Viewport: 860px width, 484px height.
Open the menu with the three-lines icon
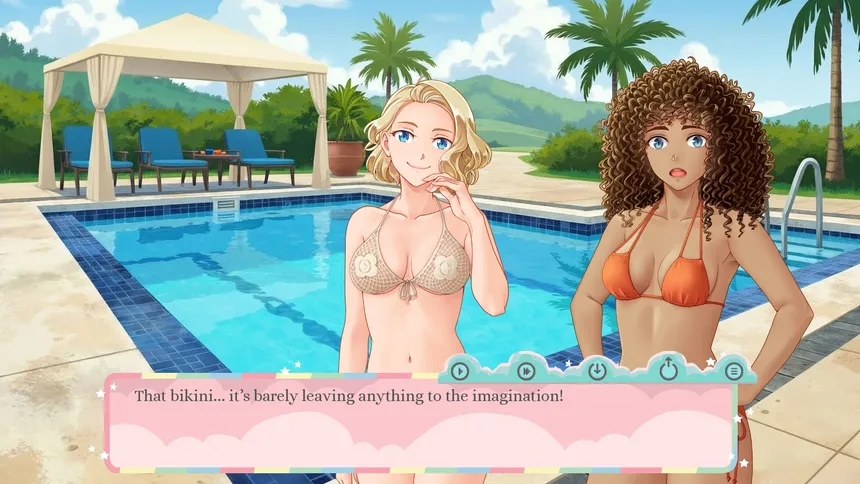click(734, 371)
